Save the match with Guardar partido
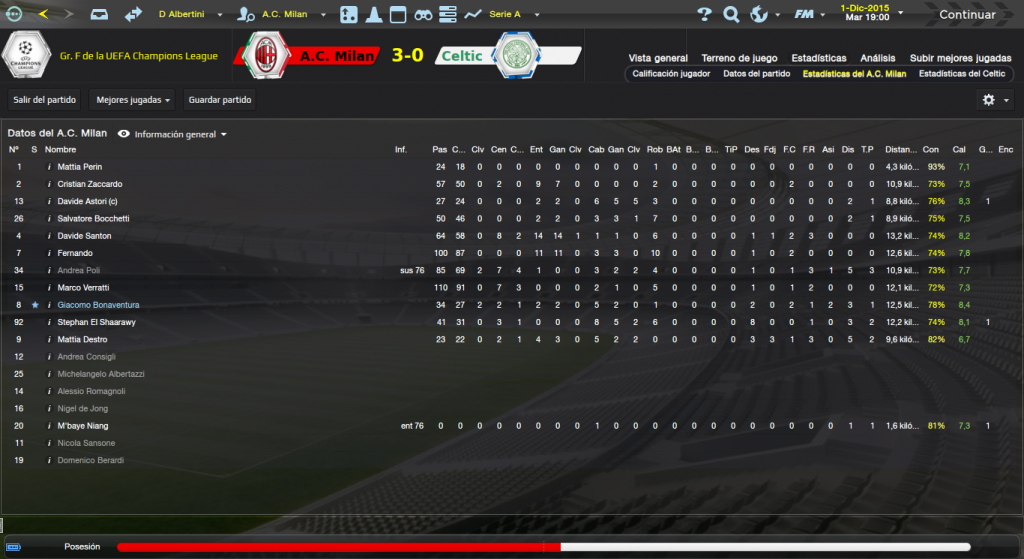 (x=220, y=100)
